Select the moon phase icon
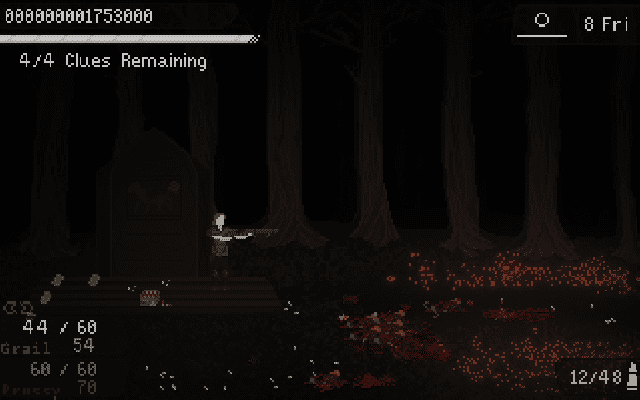This screenshot has width=640, height=400. (x=542, y=21)
